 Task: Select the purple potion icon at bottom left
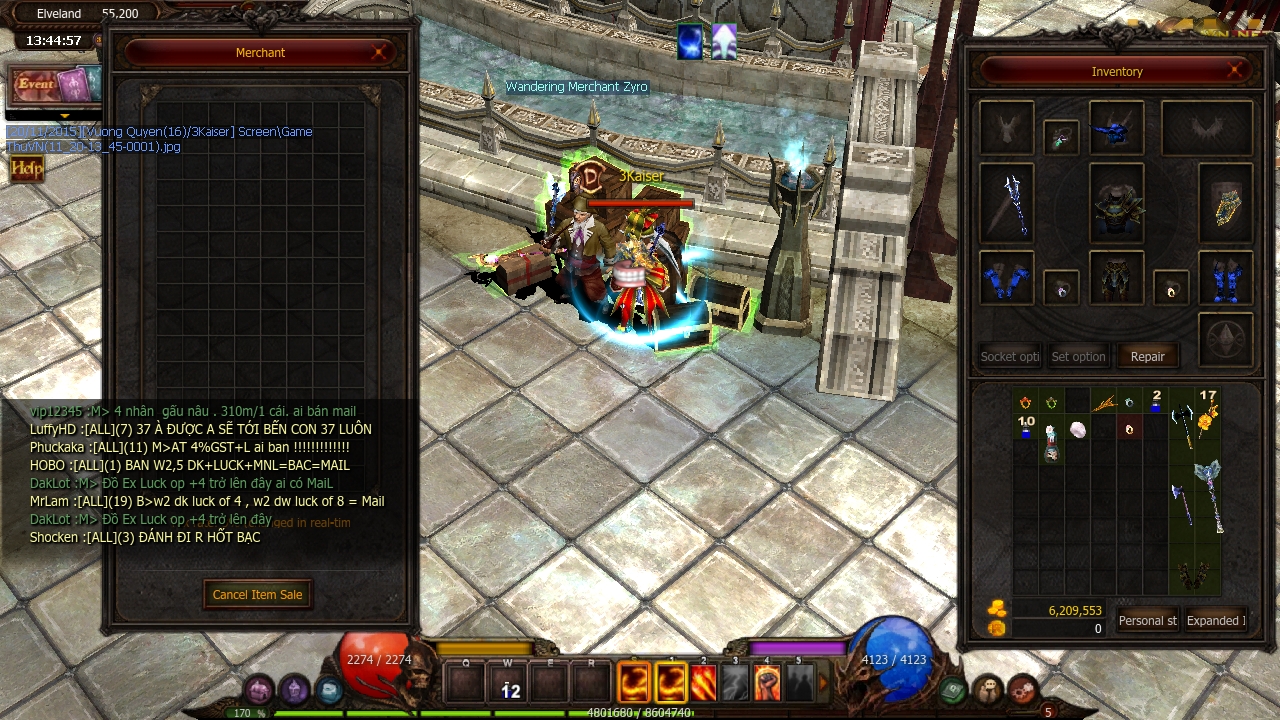click(293, 690)
